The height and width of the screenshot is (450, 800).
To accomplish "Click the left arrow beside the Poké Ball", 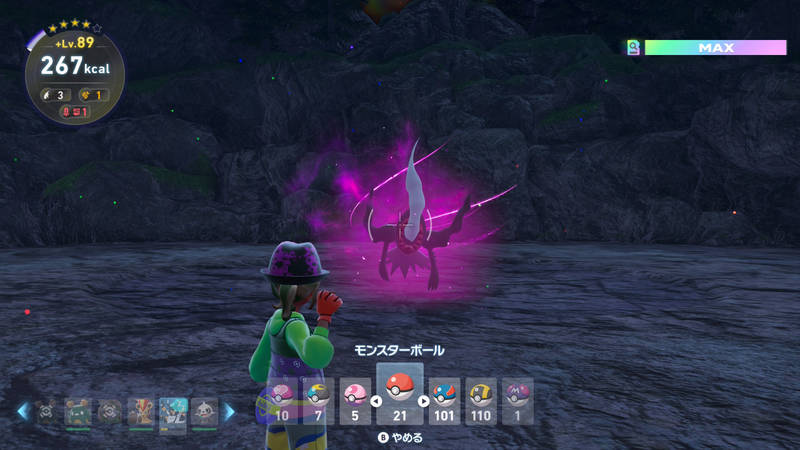I will click(376, 402).
